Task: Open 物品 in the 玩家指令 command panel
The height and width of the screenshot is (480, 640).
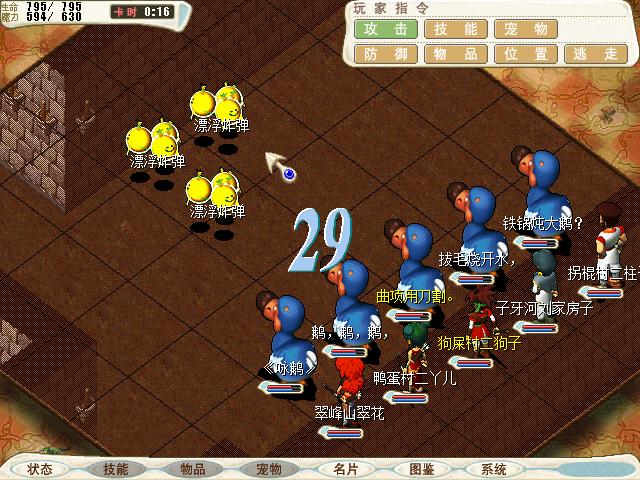Action: pos(455,54)
